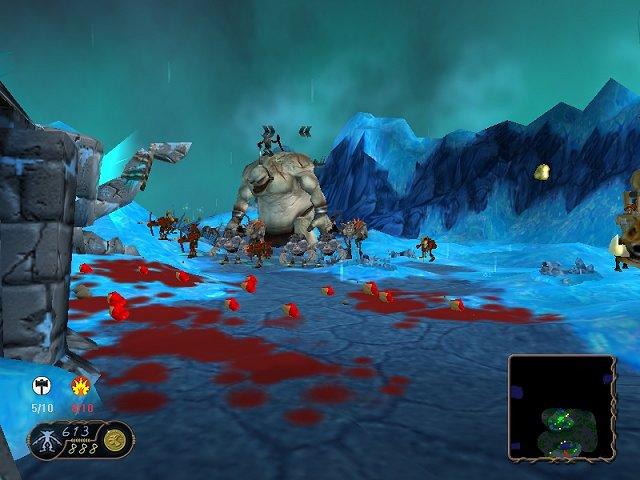This screenshot has width=640, height=480.
Task: Select the fire burst unit group icon
Action: (81, 387)
